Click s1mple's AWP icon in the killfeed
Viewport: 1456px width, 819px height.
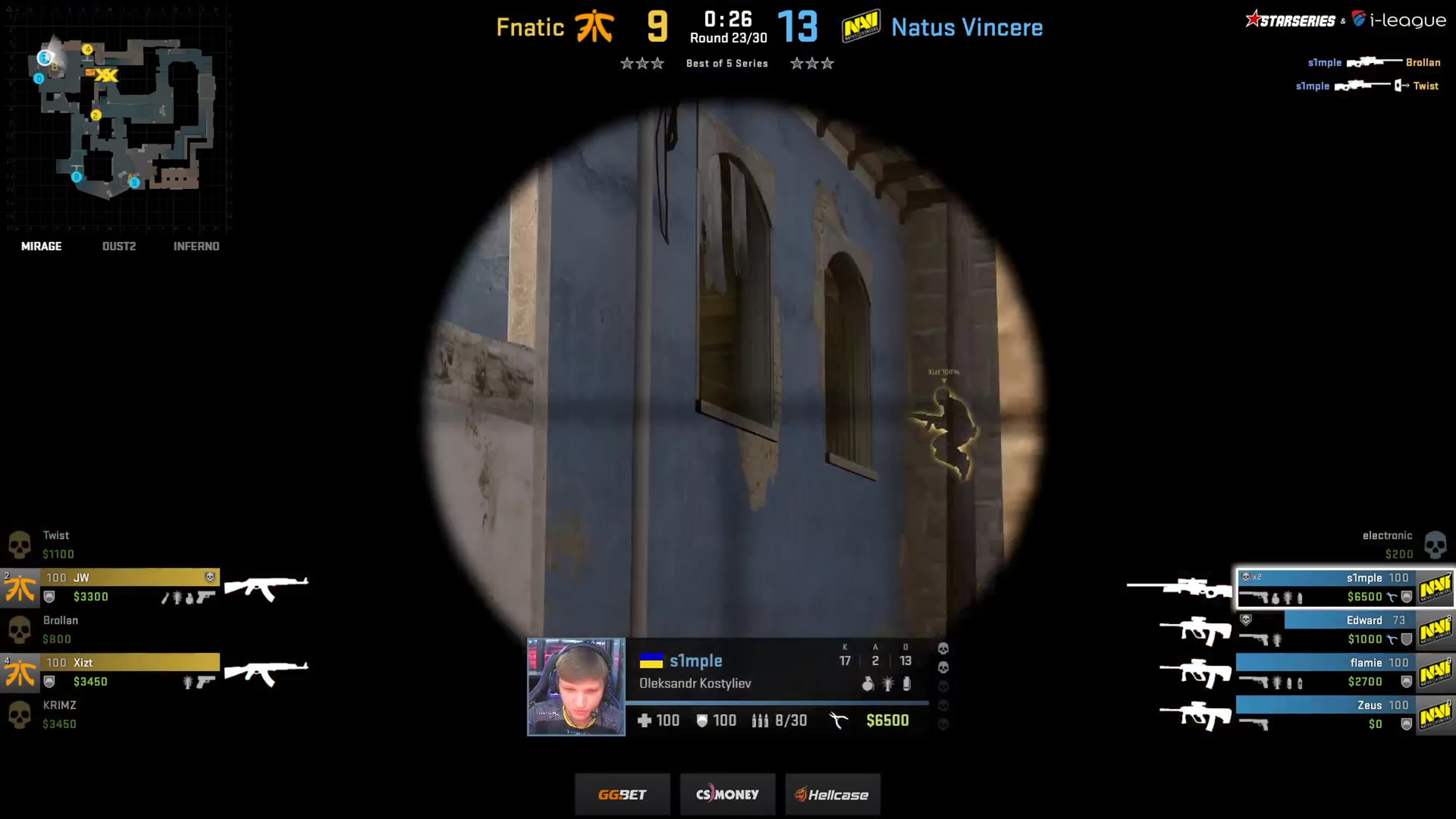point(1365,62)
